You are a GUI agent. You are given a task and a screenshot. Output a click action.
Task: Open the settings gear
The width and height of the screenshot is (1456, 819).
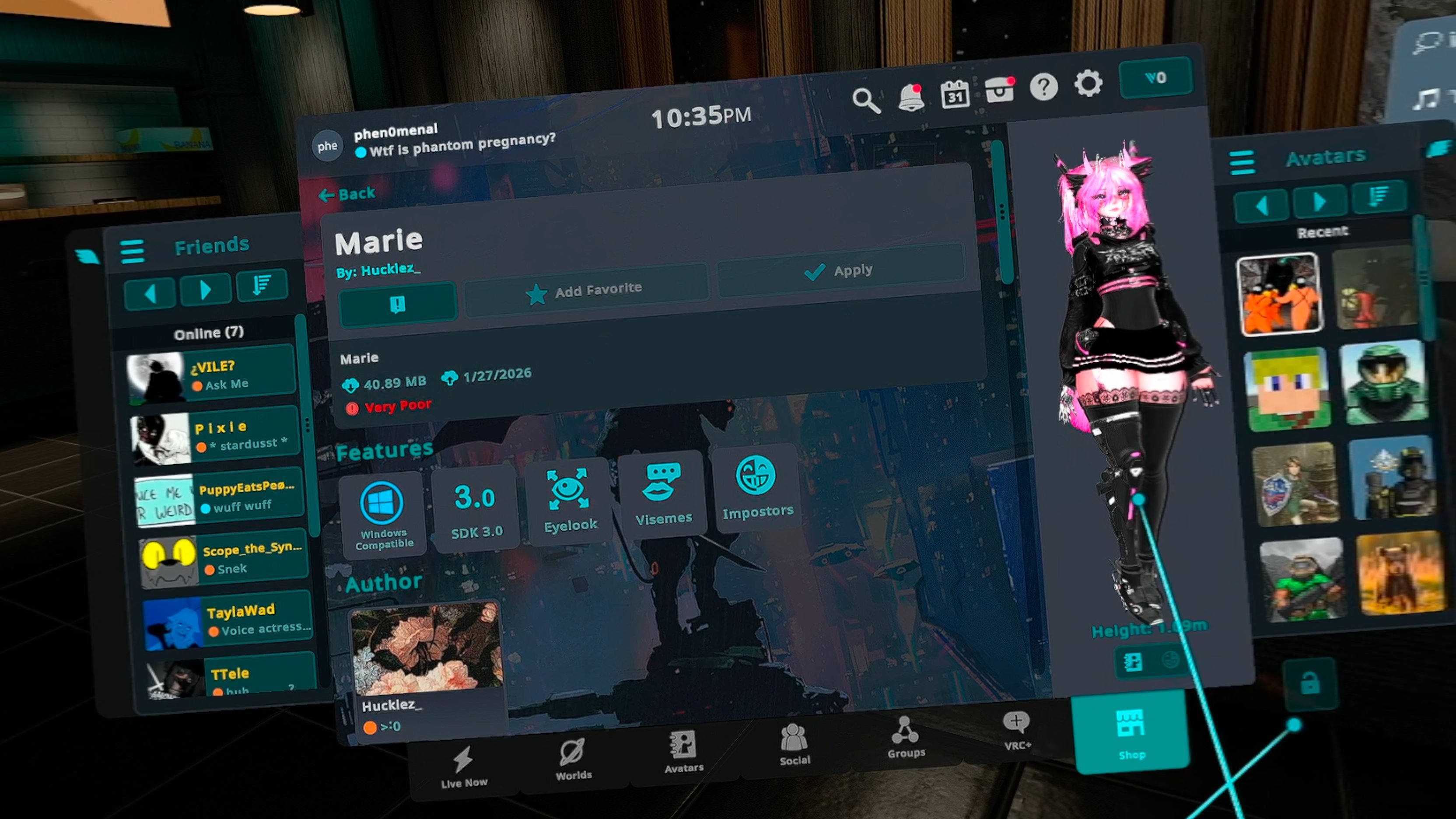click(x=1088, y=84)
